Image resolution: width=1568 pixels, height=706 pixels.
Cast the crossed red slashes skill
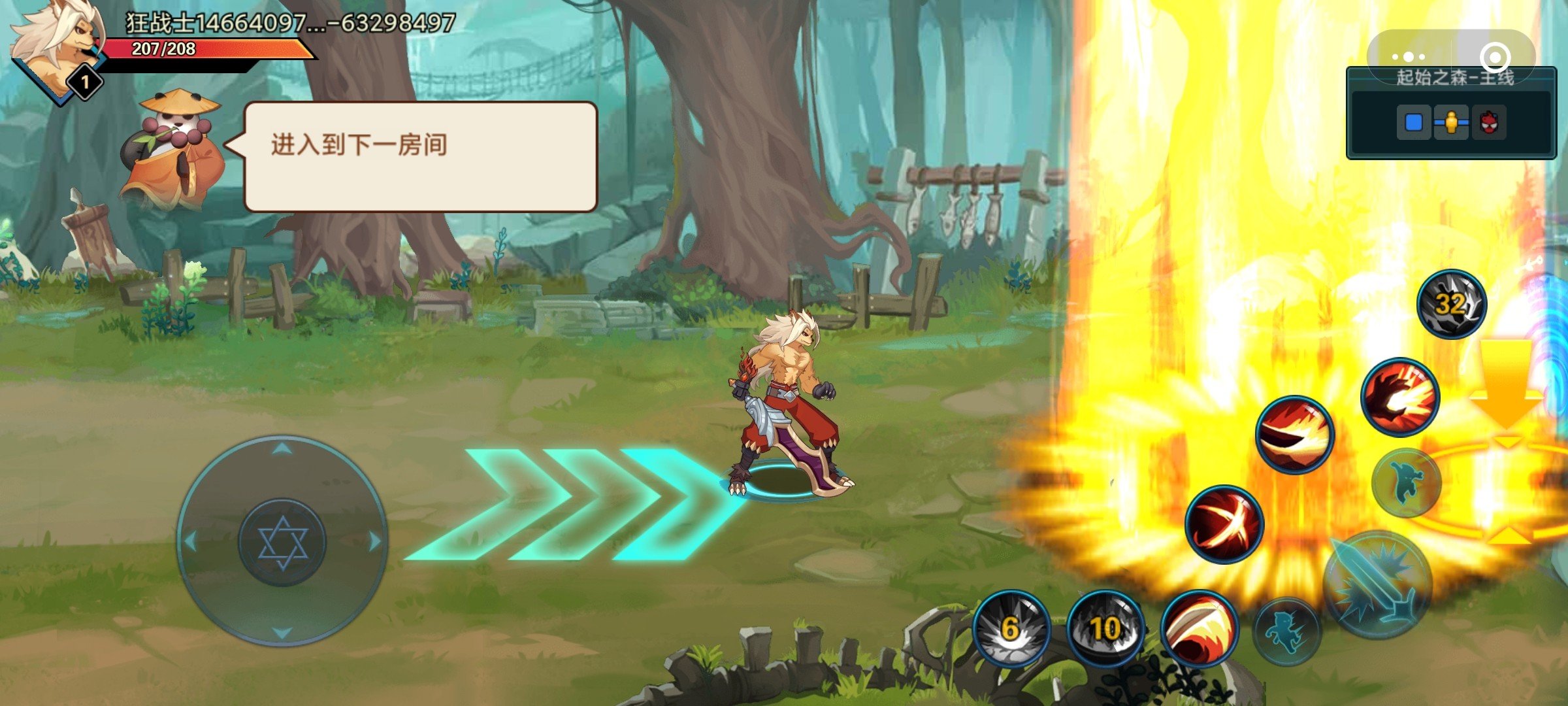click(x=1224, y=524)
